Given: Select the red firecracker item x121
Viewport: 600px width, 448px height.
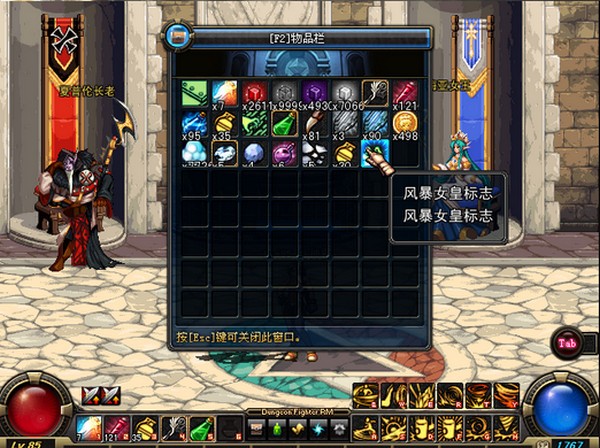Looking at the screenshot, I should click(x=404, y=94).
